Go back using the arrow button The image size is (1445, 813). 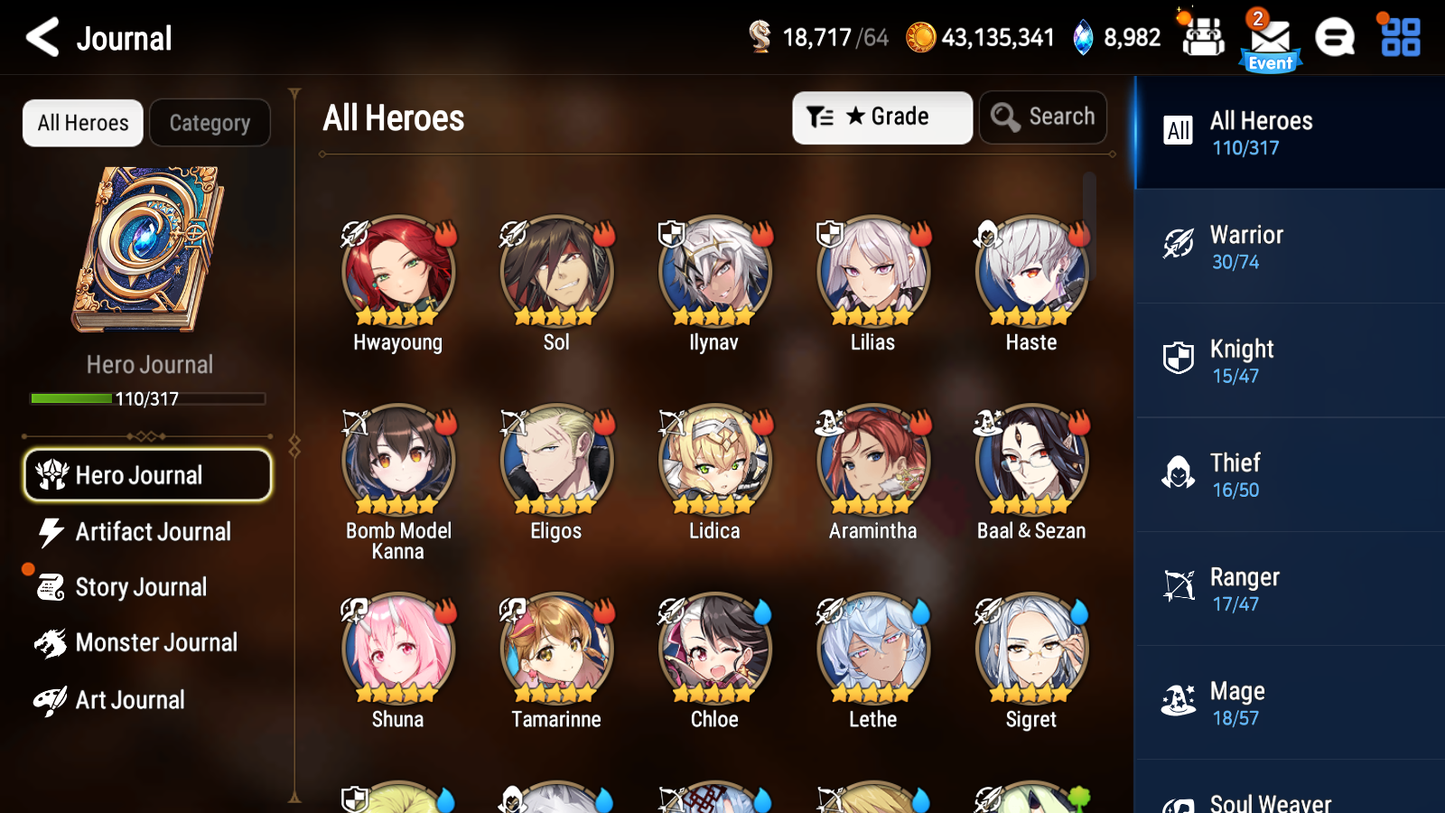pos(43,37)
